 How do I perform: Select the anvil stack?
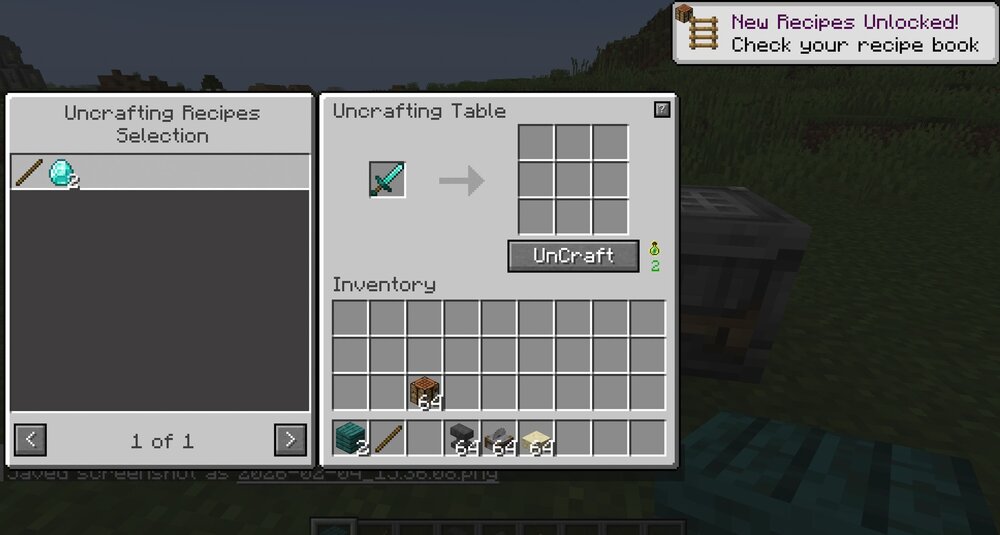[x=463, y=438]
